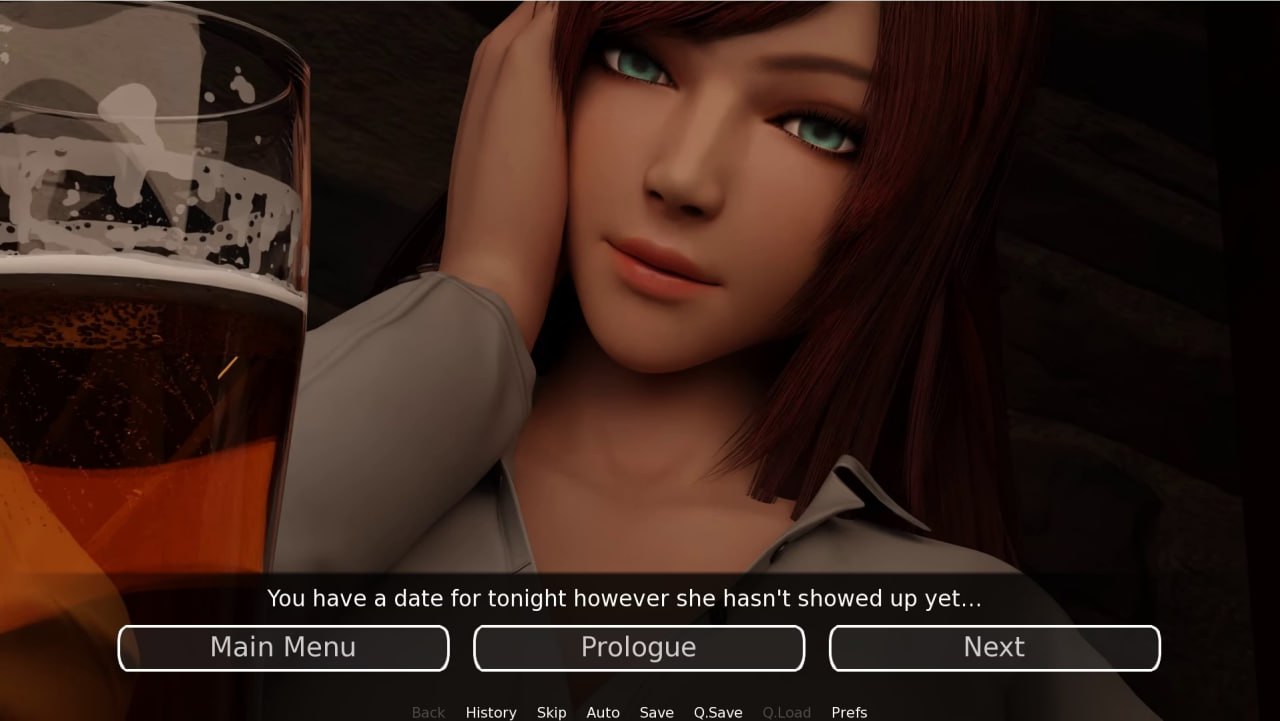Click Next to advance the scene
This screenshot has height=721, width=1280.
coord(994,647)
